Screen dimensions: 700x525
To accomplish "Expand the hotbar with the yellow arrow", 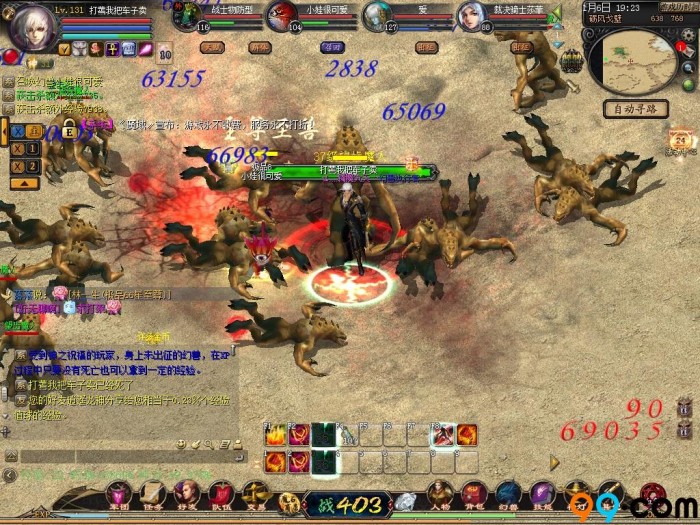I will pyautogui.click(x=555, y=462).
